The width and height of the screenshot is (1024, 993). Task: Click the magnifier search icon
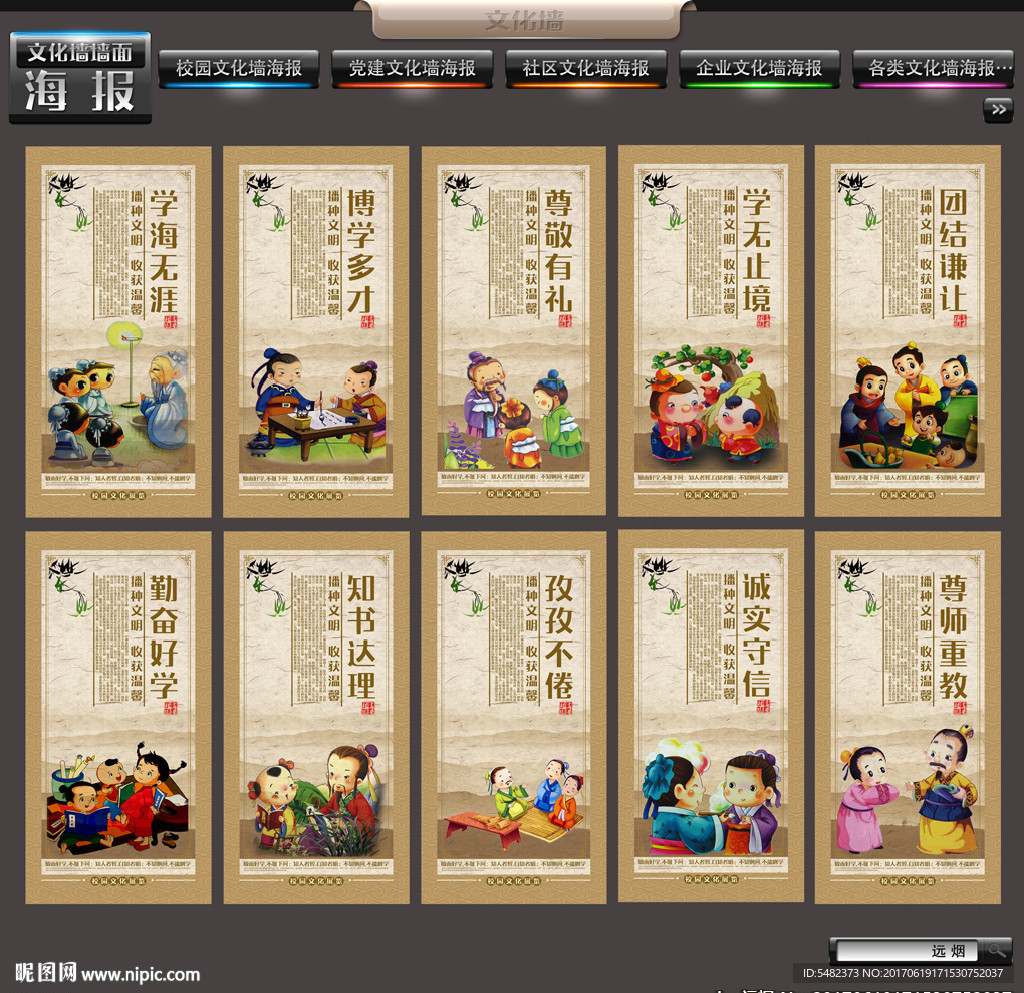point(995,951)
